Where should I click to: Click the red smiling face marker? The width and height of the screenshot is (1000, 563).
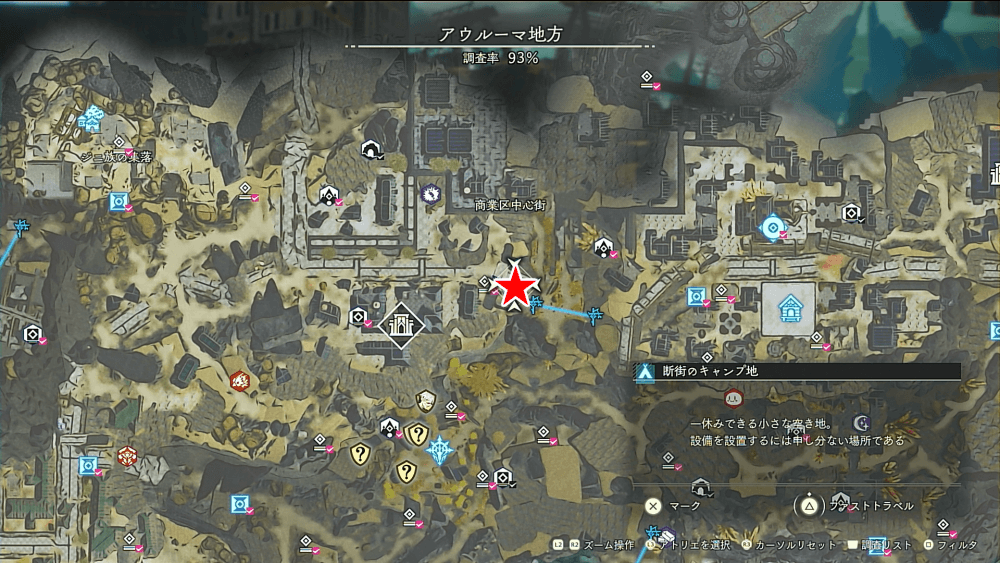click(733, 398)
